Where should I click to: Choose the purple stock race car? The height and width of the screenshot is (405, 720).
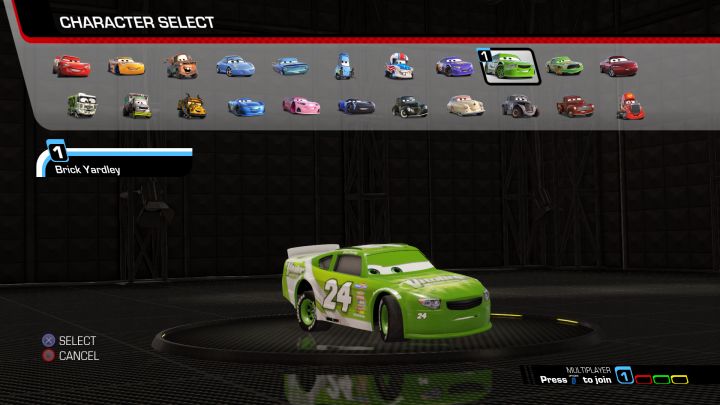click(454, 67)
